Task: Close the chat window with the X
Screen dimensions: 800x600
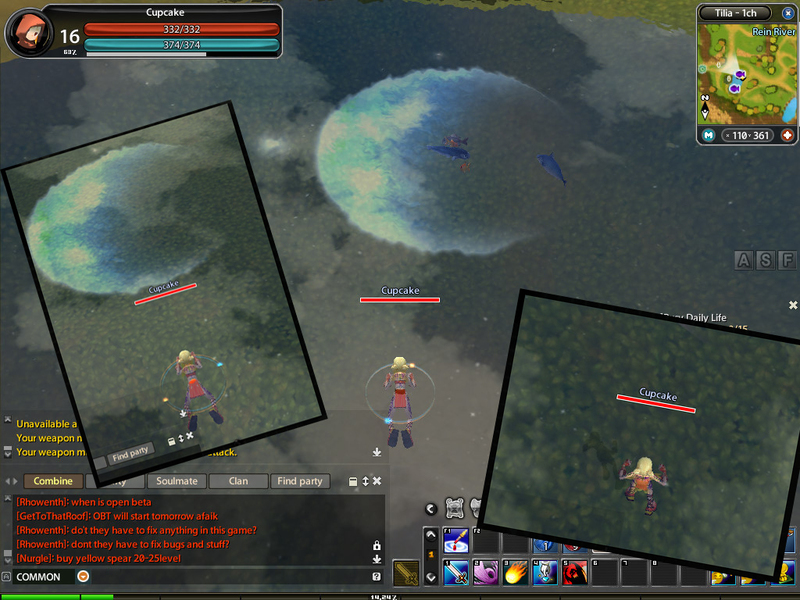Action: click(379, 481)
